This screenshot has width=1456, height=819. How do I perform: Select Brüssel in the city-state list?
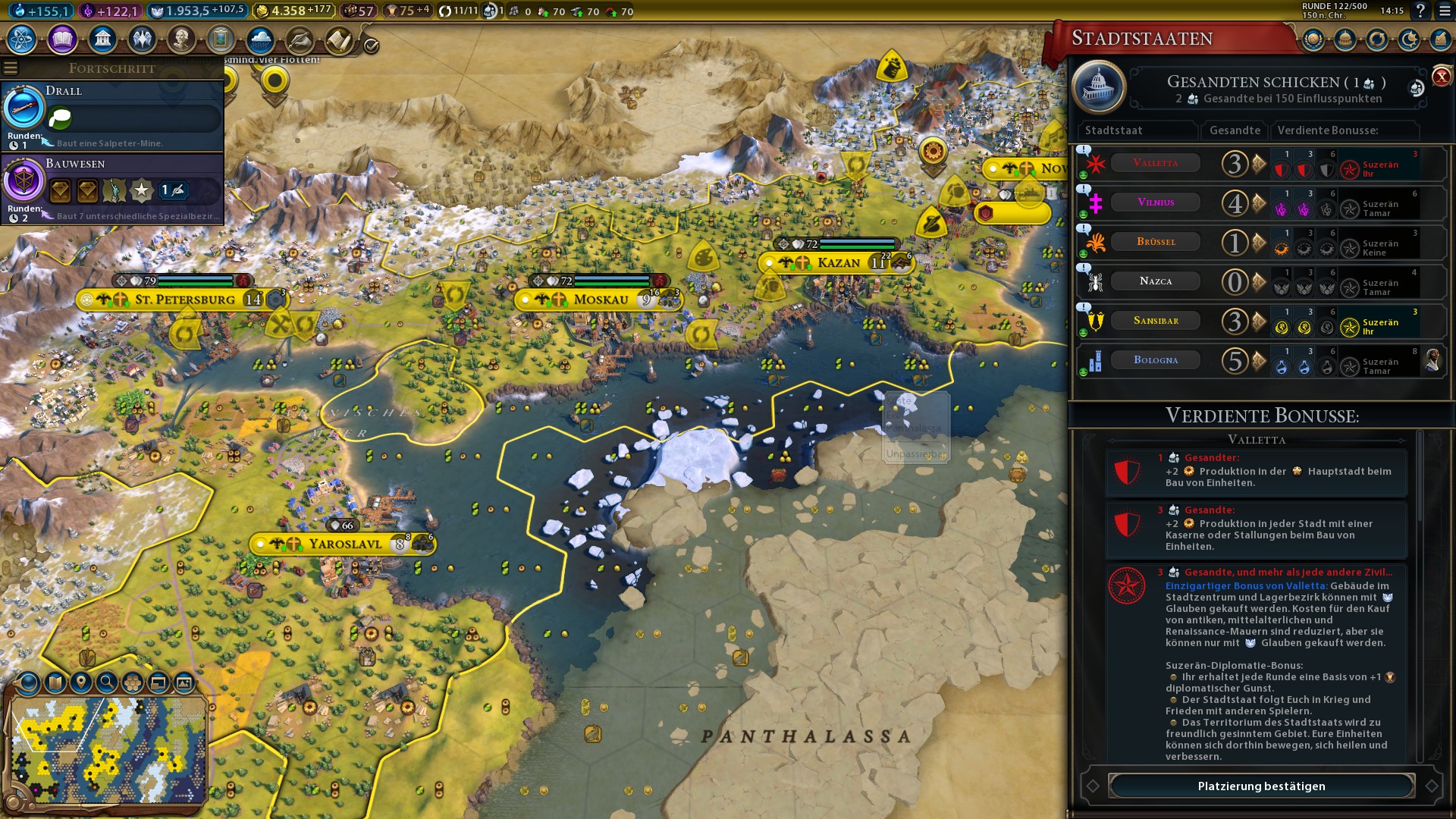tap(1155, 242)
